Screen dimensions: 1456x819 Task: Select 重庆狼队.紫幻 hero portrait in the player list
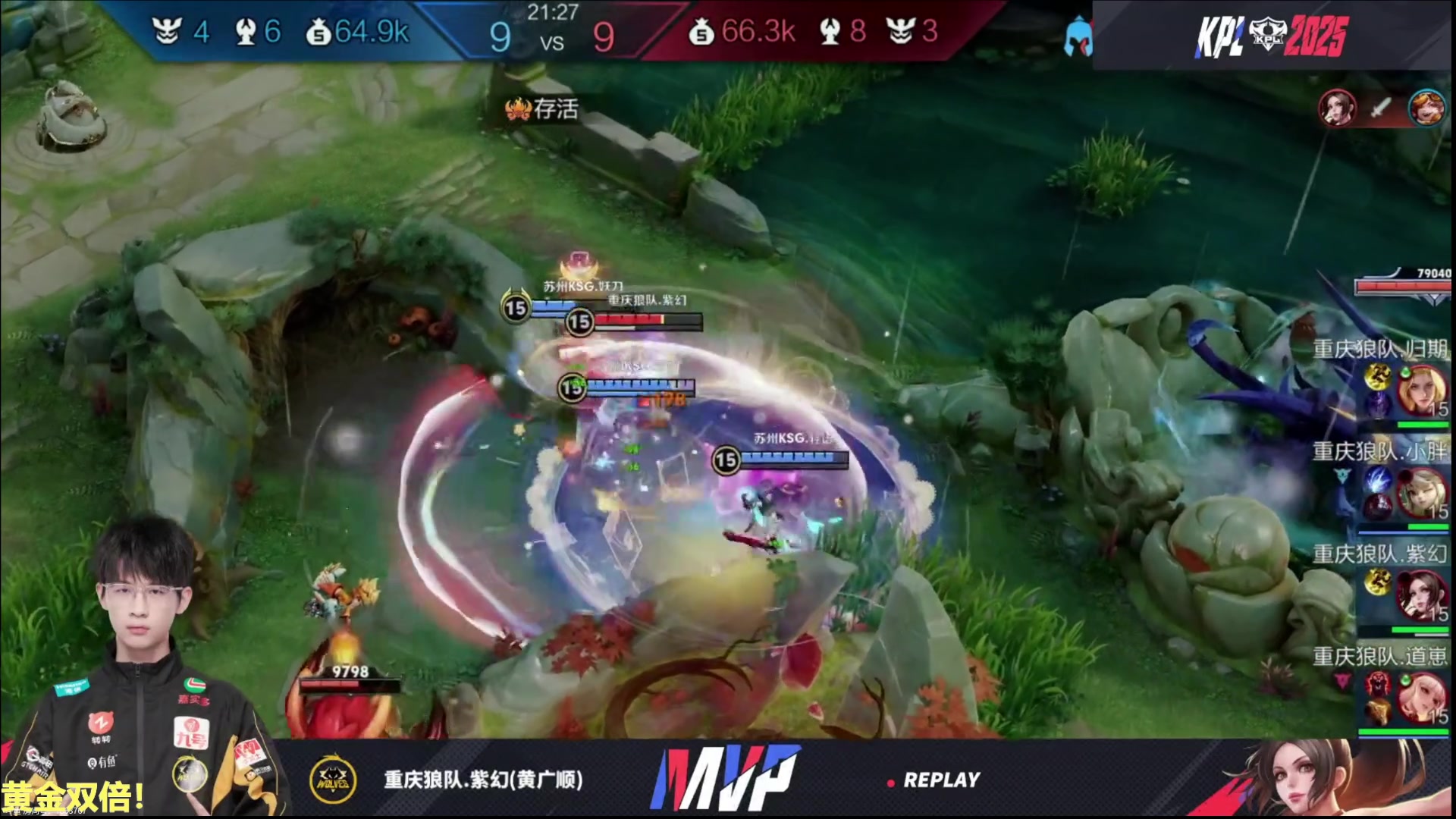(x=1420, y=595)
